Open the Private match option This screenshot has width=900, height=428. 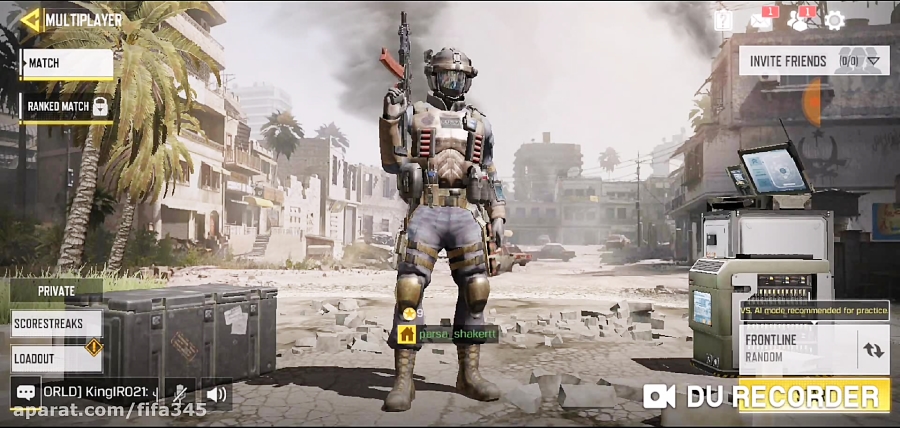(56, 291)
